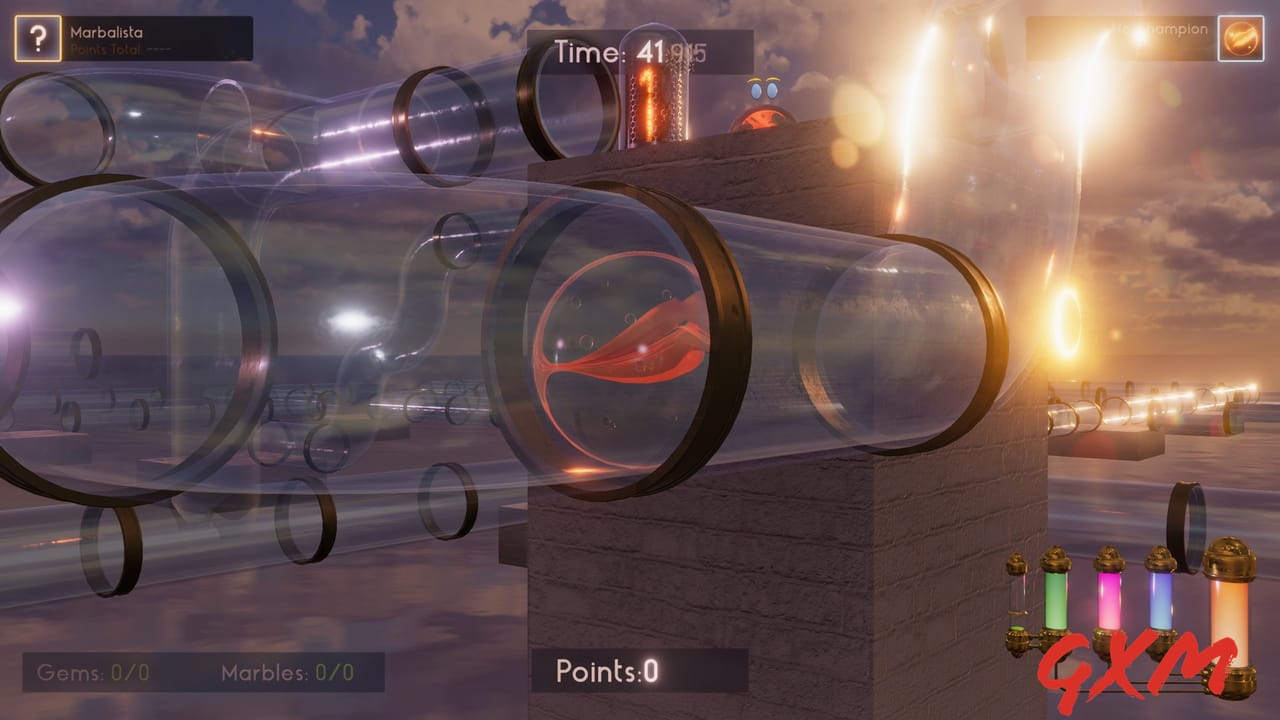Select the glowing champion medal badge
Viewport: 1280px width, 720px height.
(1239, 39)
